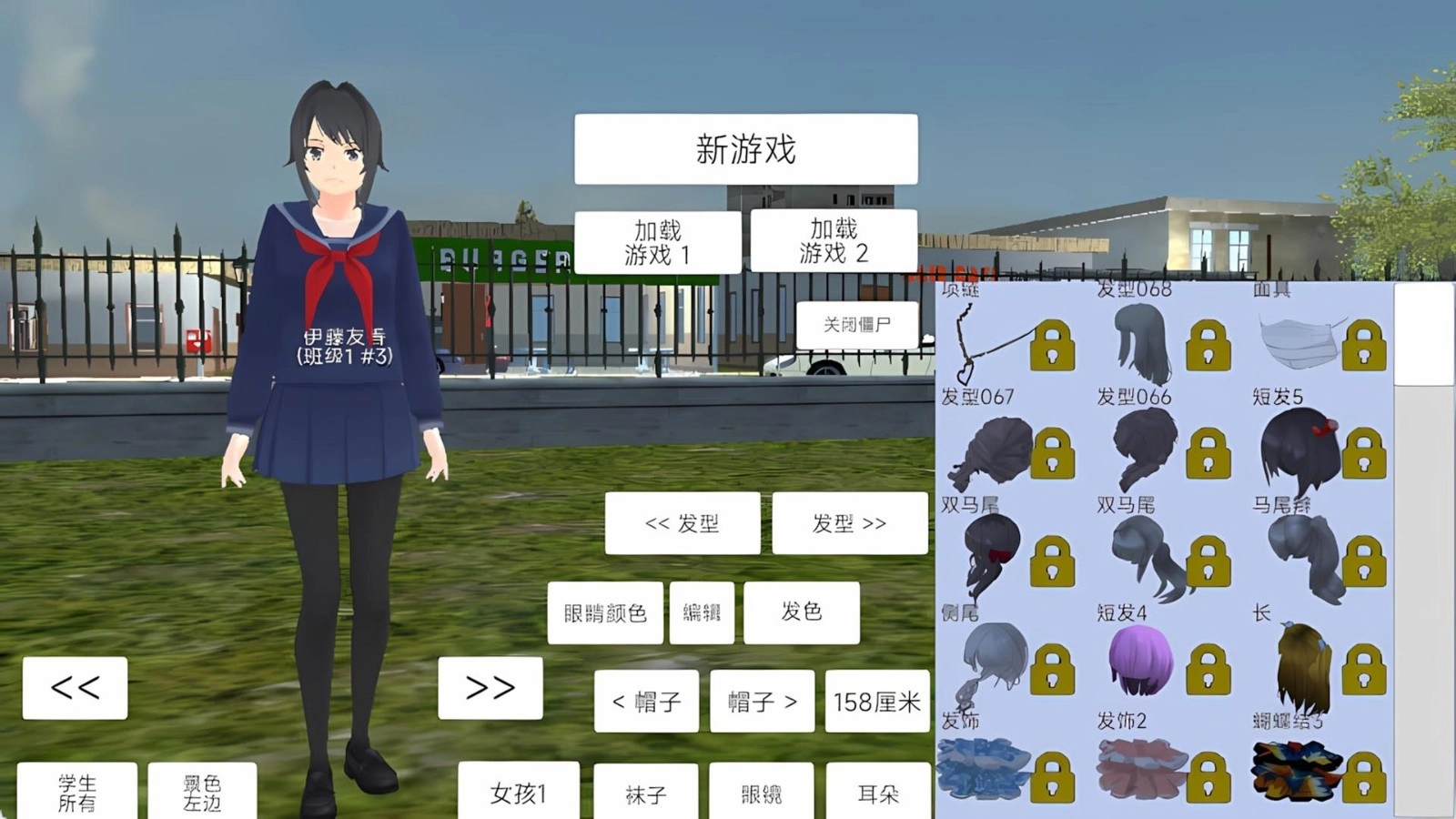Step to next hairstyle with 发型 >>
This screenshot has width=1456, height=819.
(x=851, y=522)
